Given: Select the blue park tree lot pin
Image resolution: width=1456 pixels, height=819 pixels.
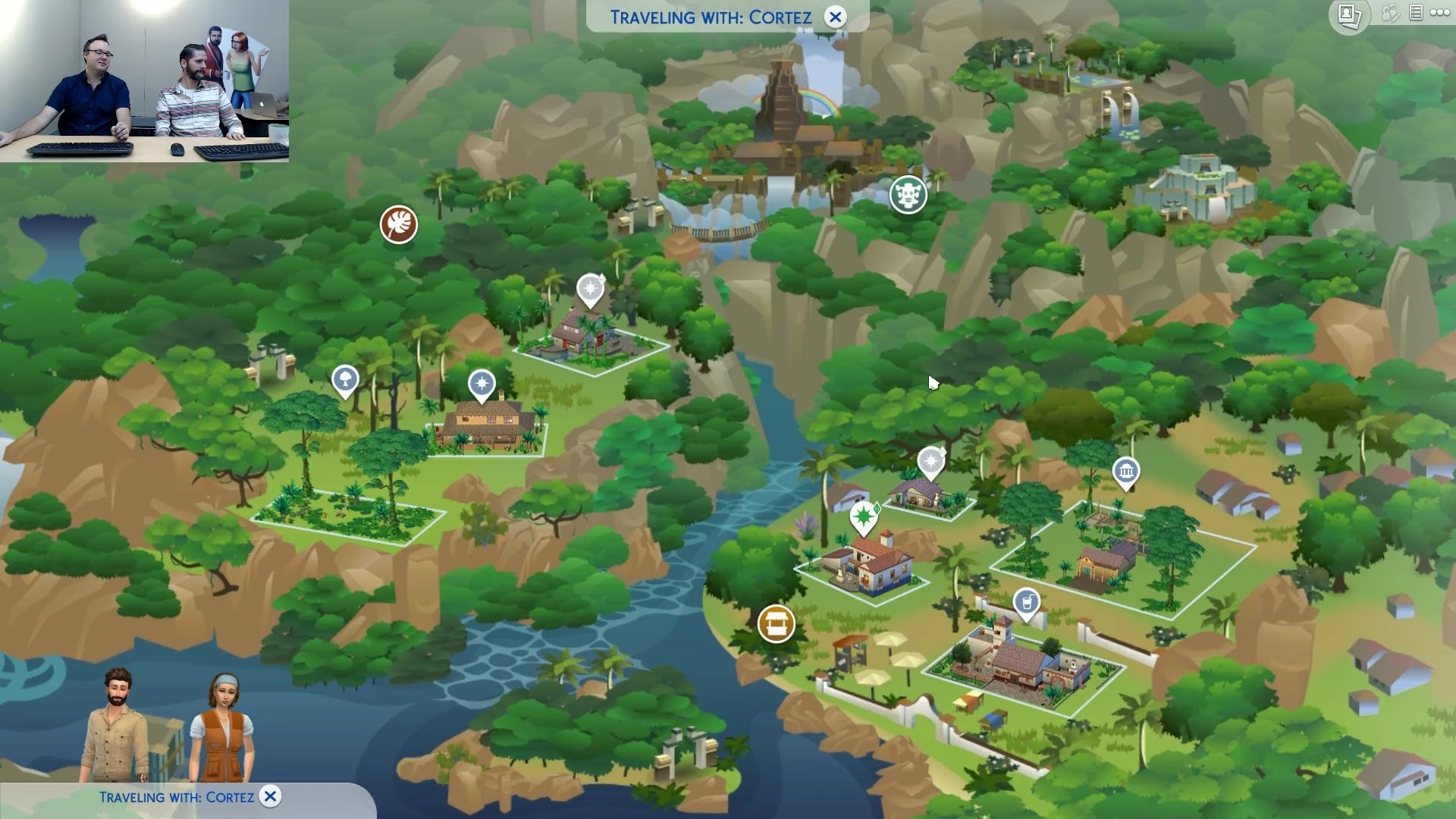Looking at the screenshot, I should coord(345,379).
